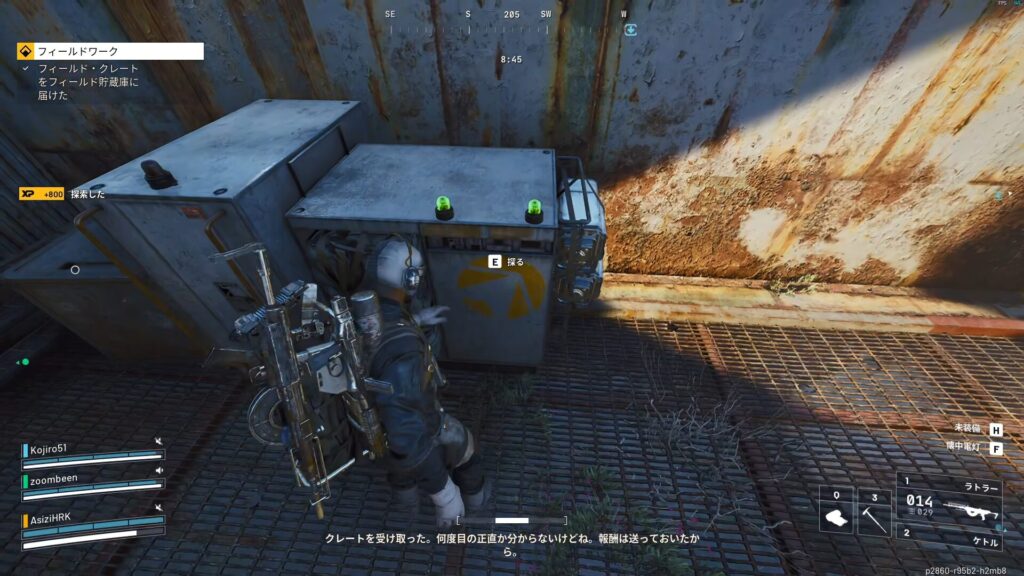Click the blue objective marker on the compass
Screen dimensions: 1024x576
tap(630, 30)
